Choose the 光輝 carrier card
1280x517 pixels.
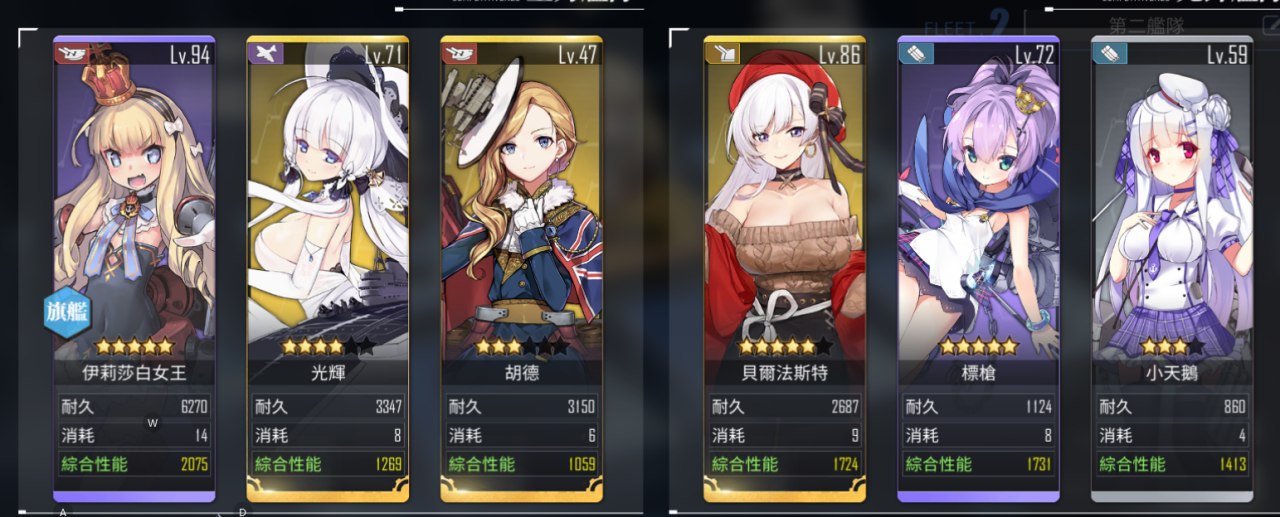tap(328, 230)
